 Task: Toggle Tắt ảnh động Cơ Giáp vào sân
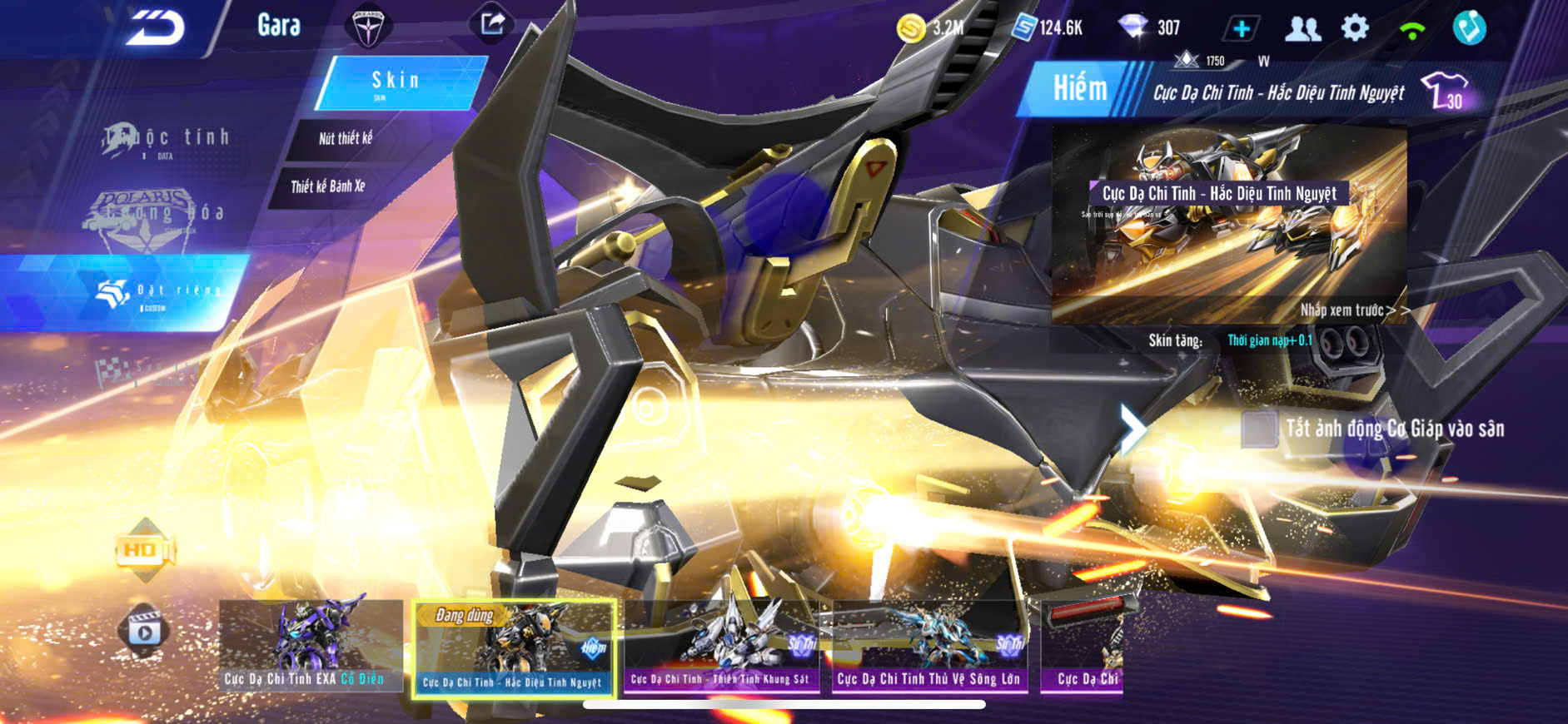[1259, 429]
